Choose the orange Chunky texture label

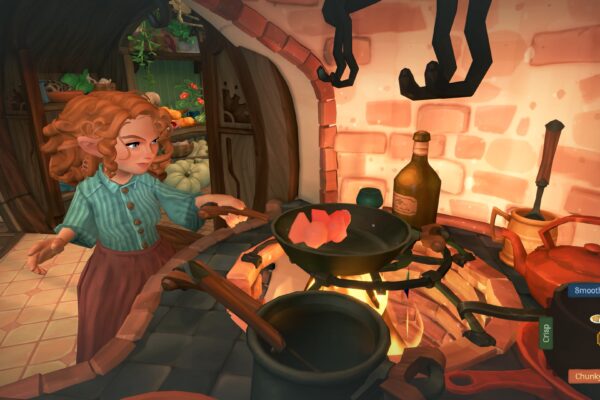[x=585, y=376]
